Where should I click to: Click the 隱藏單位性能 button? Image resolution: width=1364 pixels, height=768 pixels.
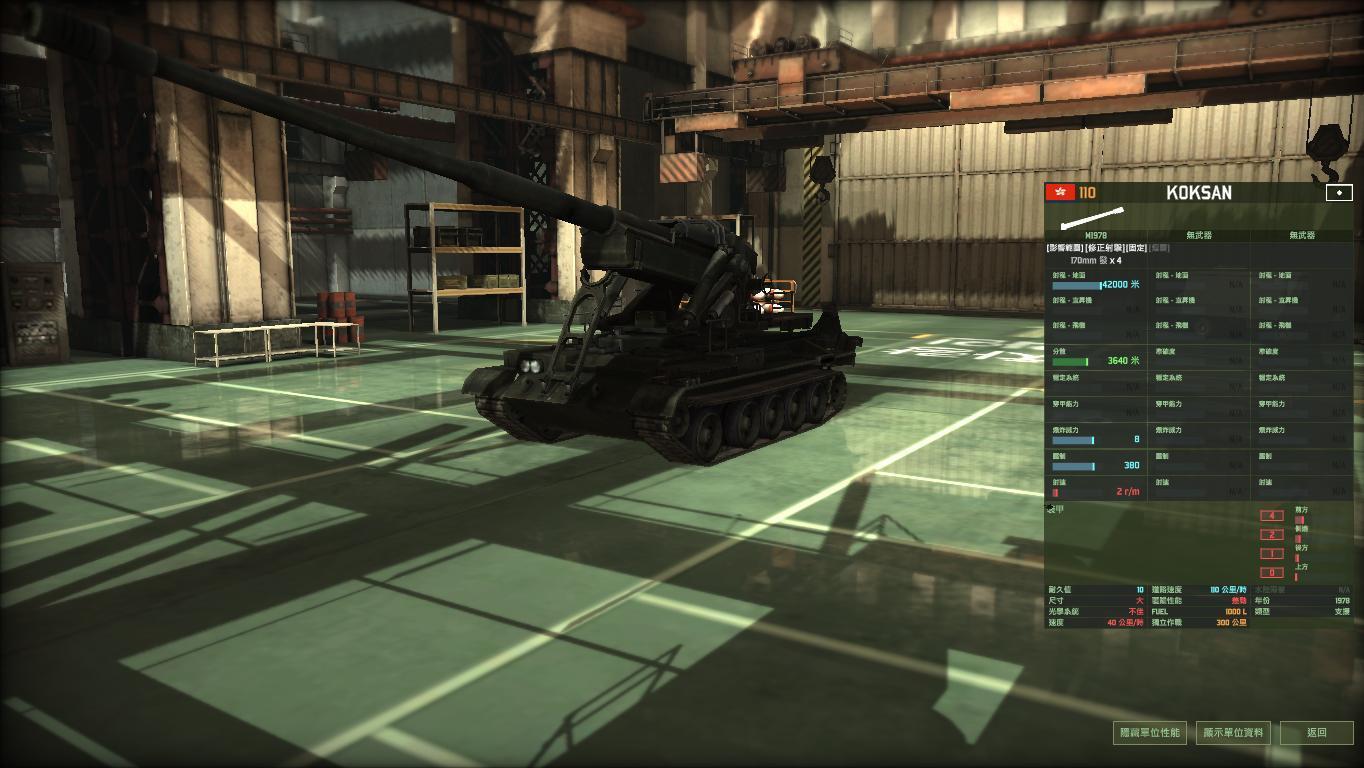coord(1152,732)
